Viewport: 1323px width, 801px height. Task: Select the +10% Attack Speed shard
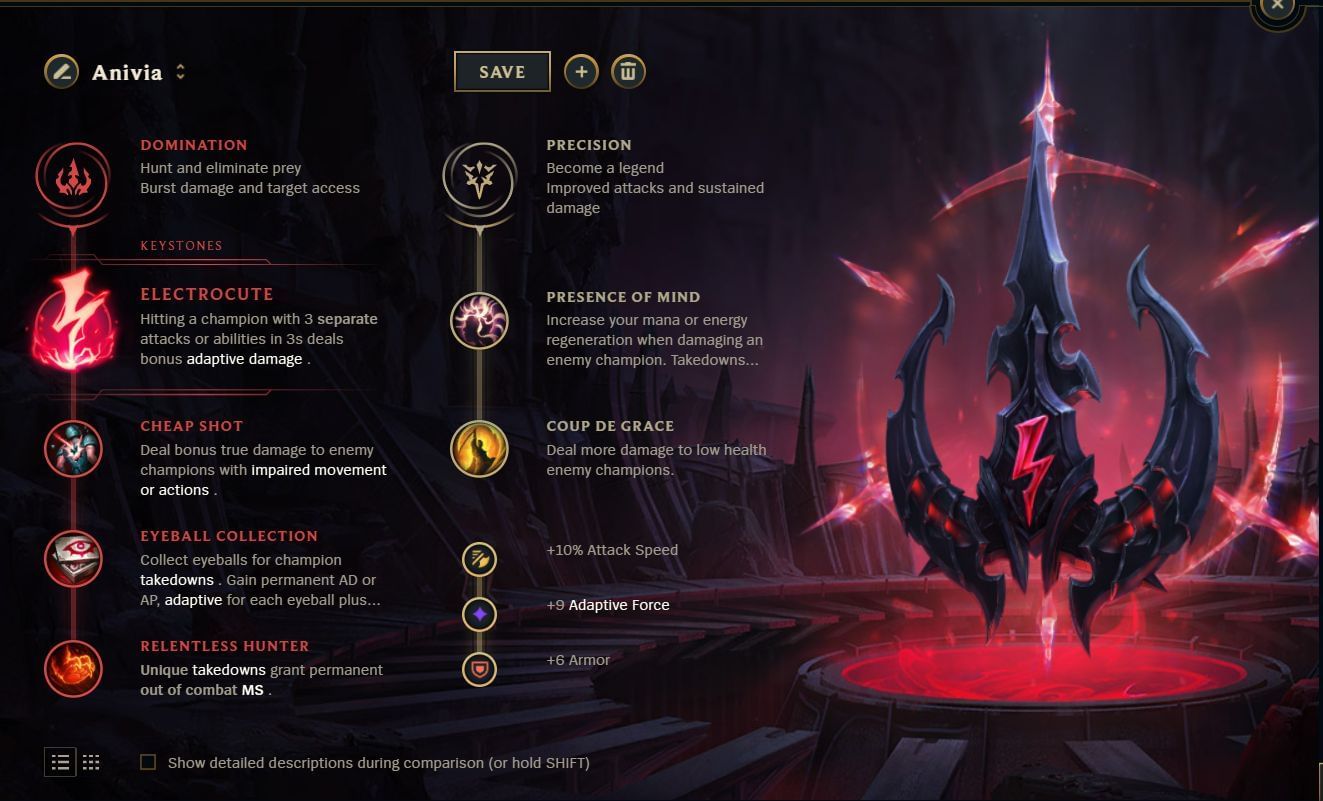tap(479, 559)
